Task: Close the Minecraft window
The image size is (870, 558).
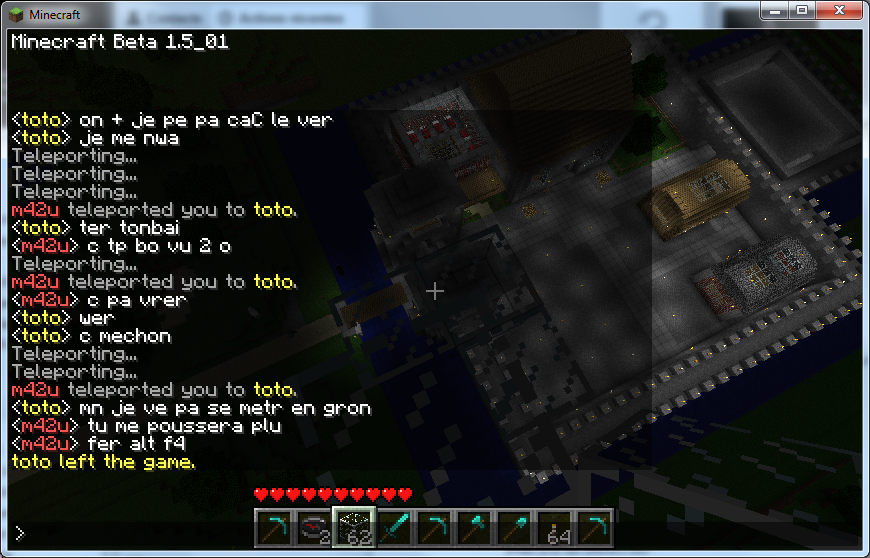Action: pos(837,10)
